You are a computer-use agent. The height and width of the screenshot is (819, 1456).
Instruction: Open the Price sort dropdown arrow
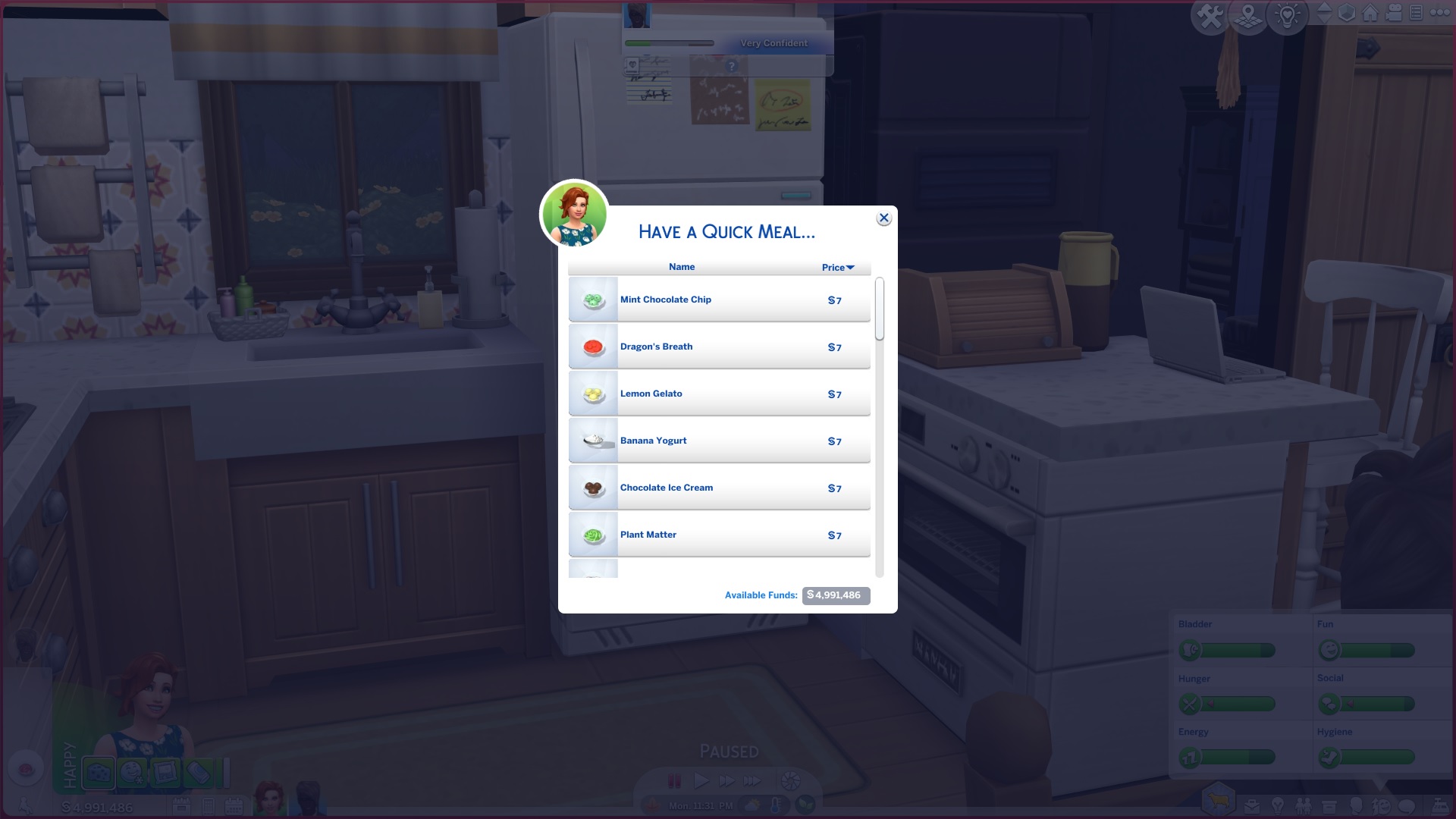coord(851,267)
